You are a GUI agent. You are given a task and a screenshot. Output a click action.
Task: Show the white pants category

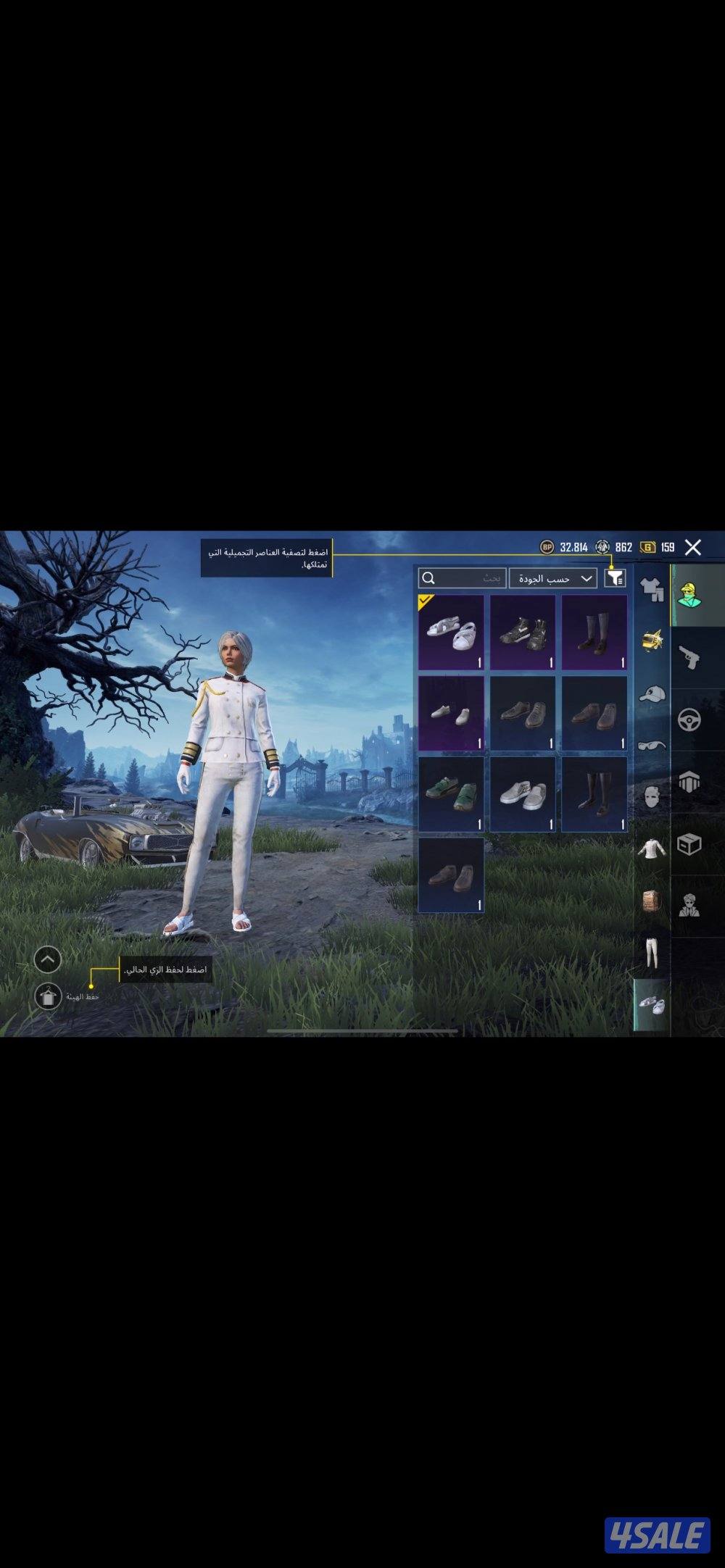[x=652, y=951]
